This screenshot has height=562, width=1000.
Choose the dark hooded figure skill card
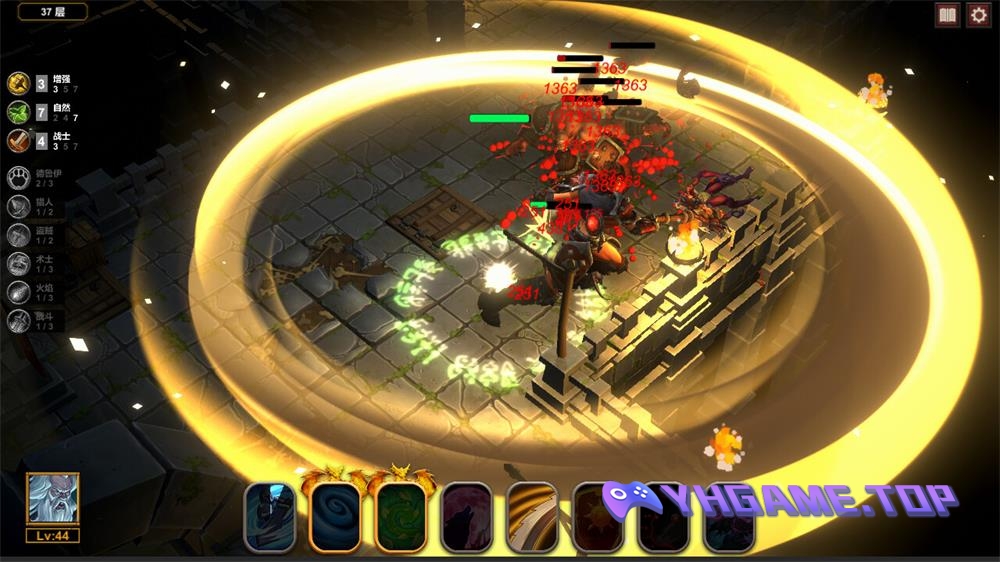pyautogui.click(x=270, y=516)
